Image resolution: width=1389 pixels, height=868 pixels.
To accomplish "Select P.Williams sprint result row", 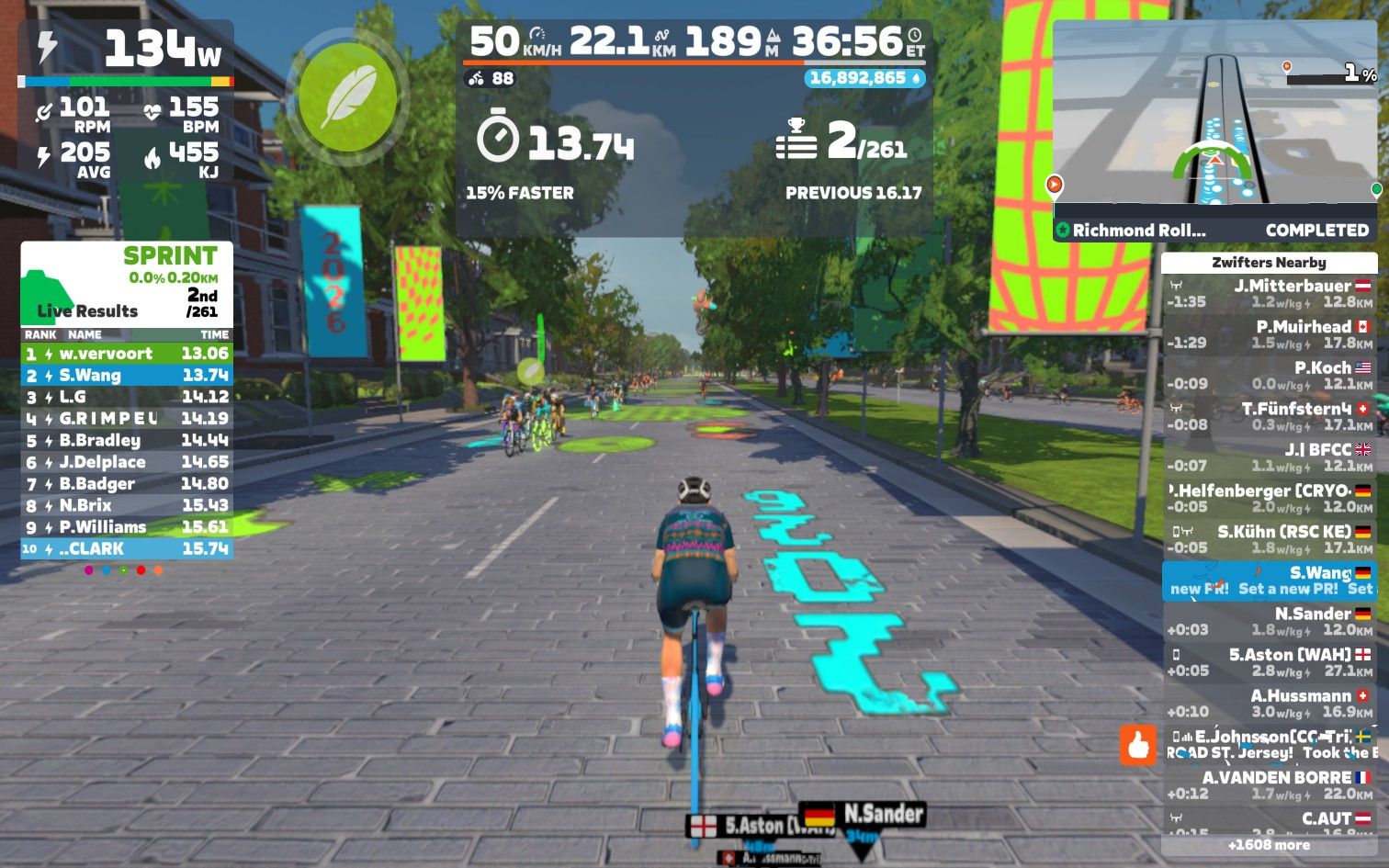I will click(127, 527).
